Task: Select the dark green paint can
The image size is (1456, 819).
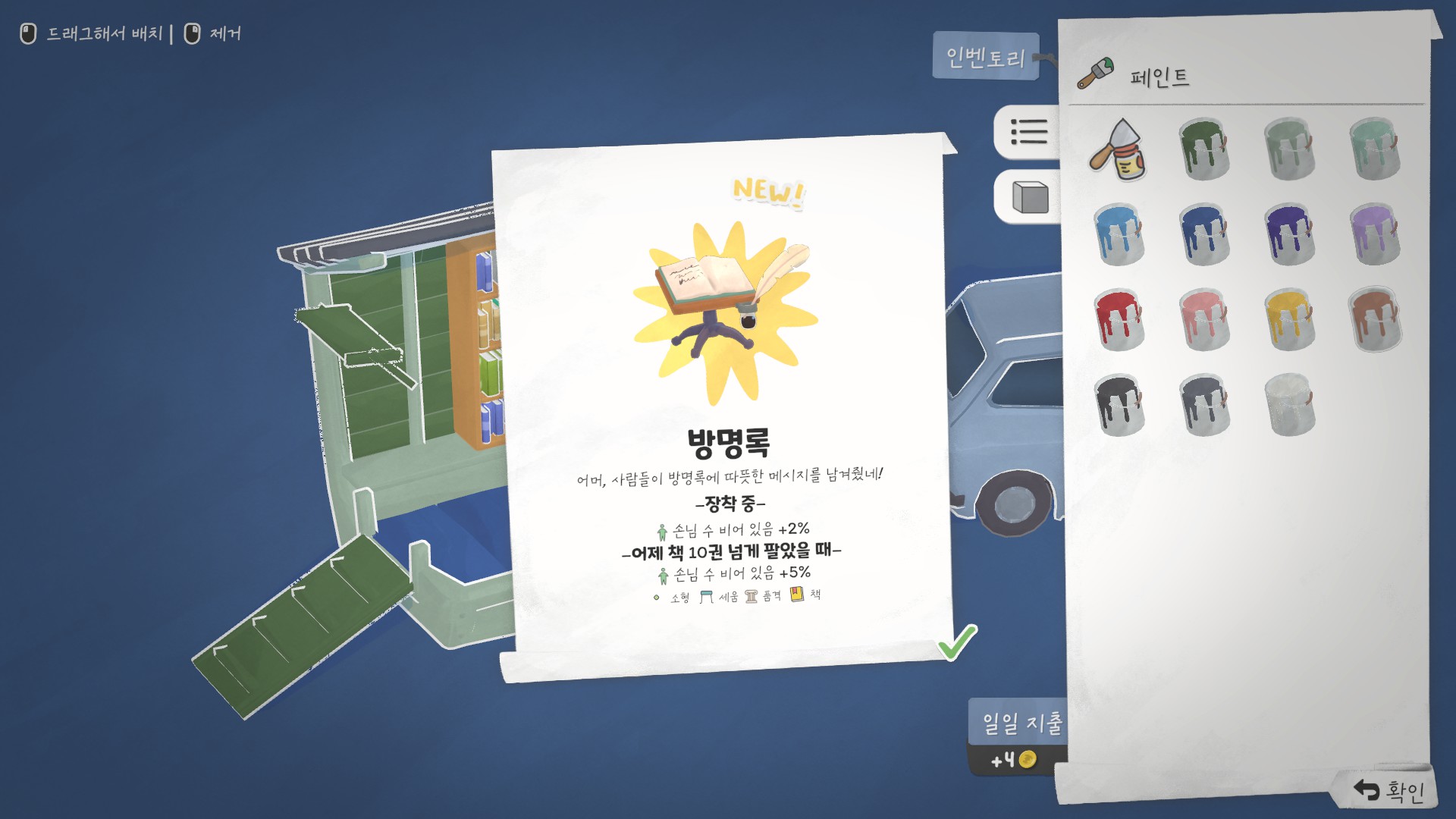Action: (1206, 149)
